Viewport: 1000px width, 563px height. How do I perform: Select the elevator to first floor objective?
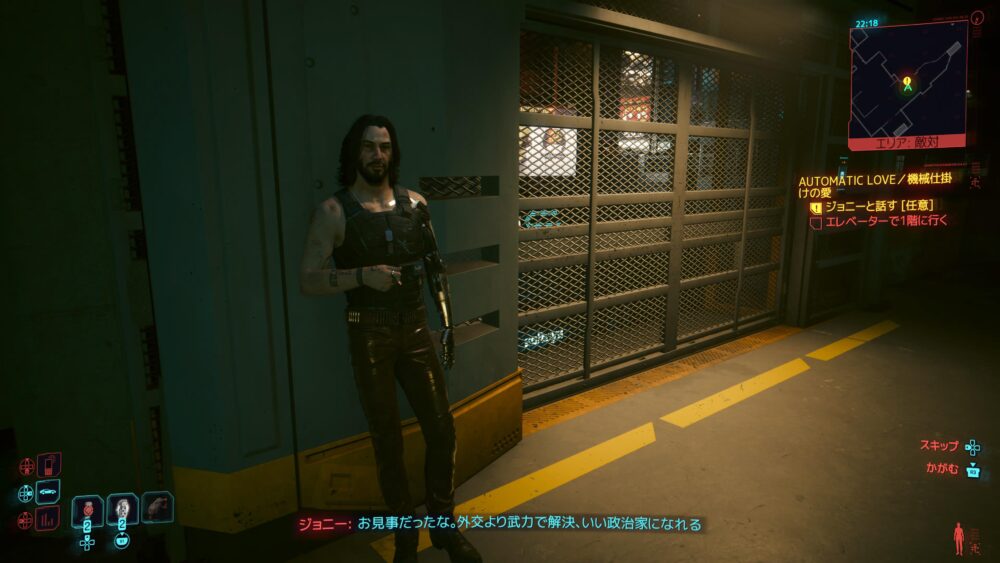pyautogui.click(x=884, y=221)
